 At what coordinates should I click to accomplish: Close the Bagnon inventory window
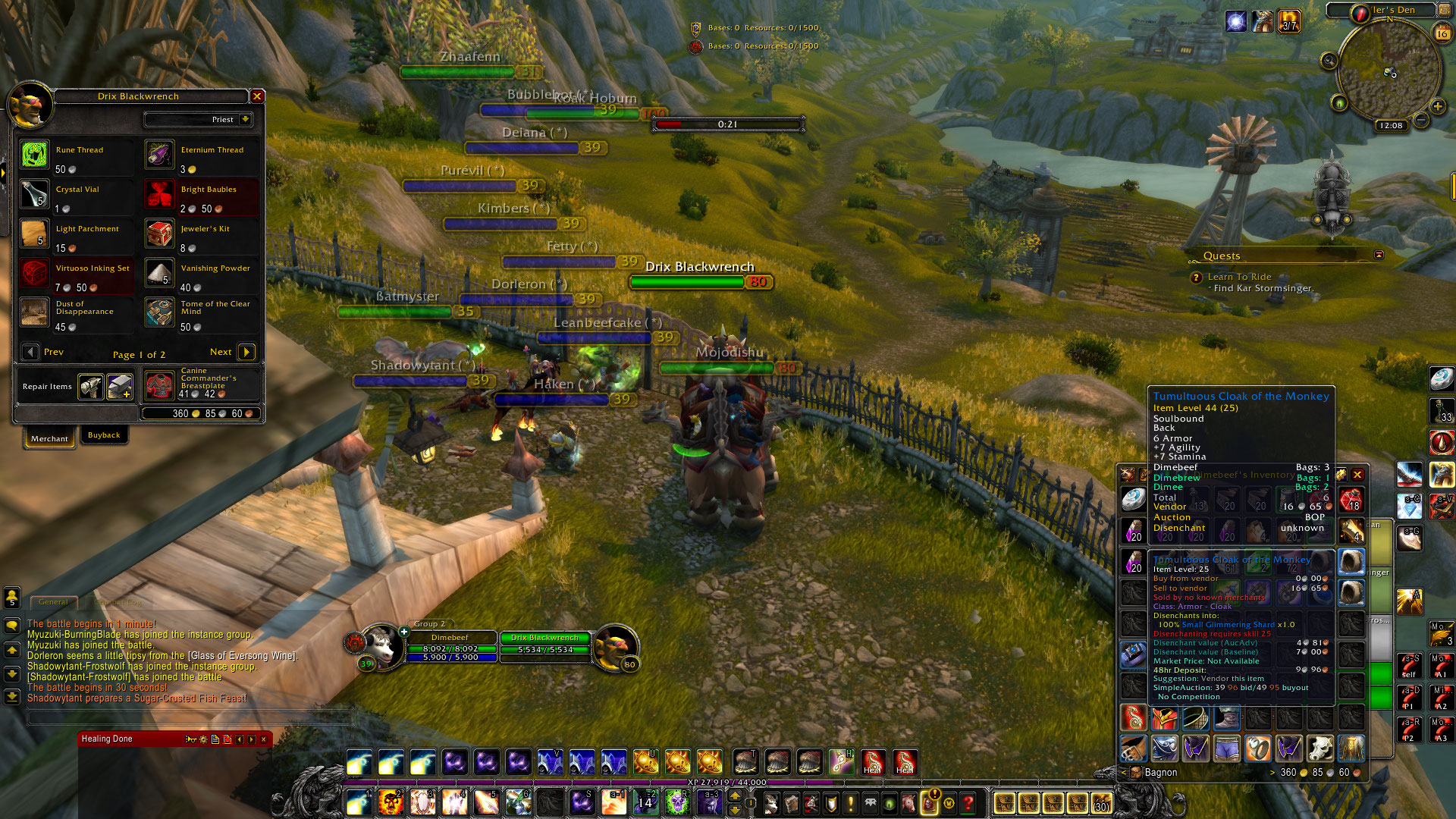point(1357,475)
